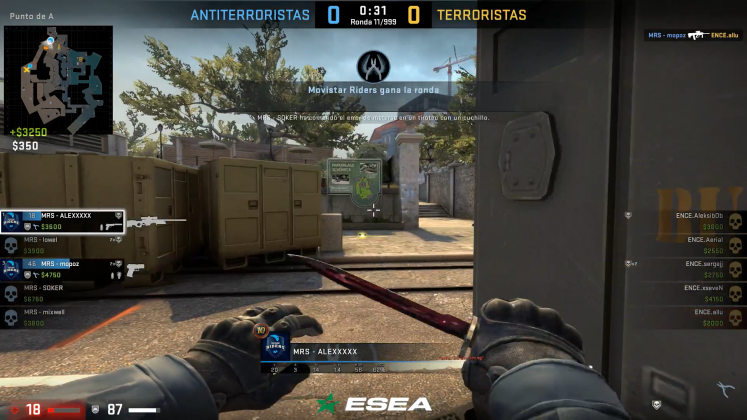Screen dimensions: 747x420
Task: Select ENCE.Aleksib in the team list
Action: coord(690,221)
